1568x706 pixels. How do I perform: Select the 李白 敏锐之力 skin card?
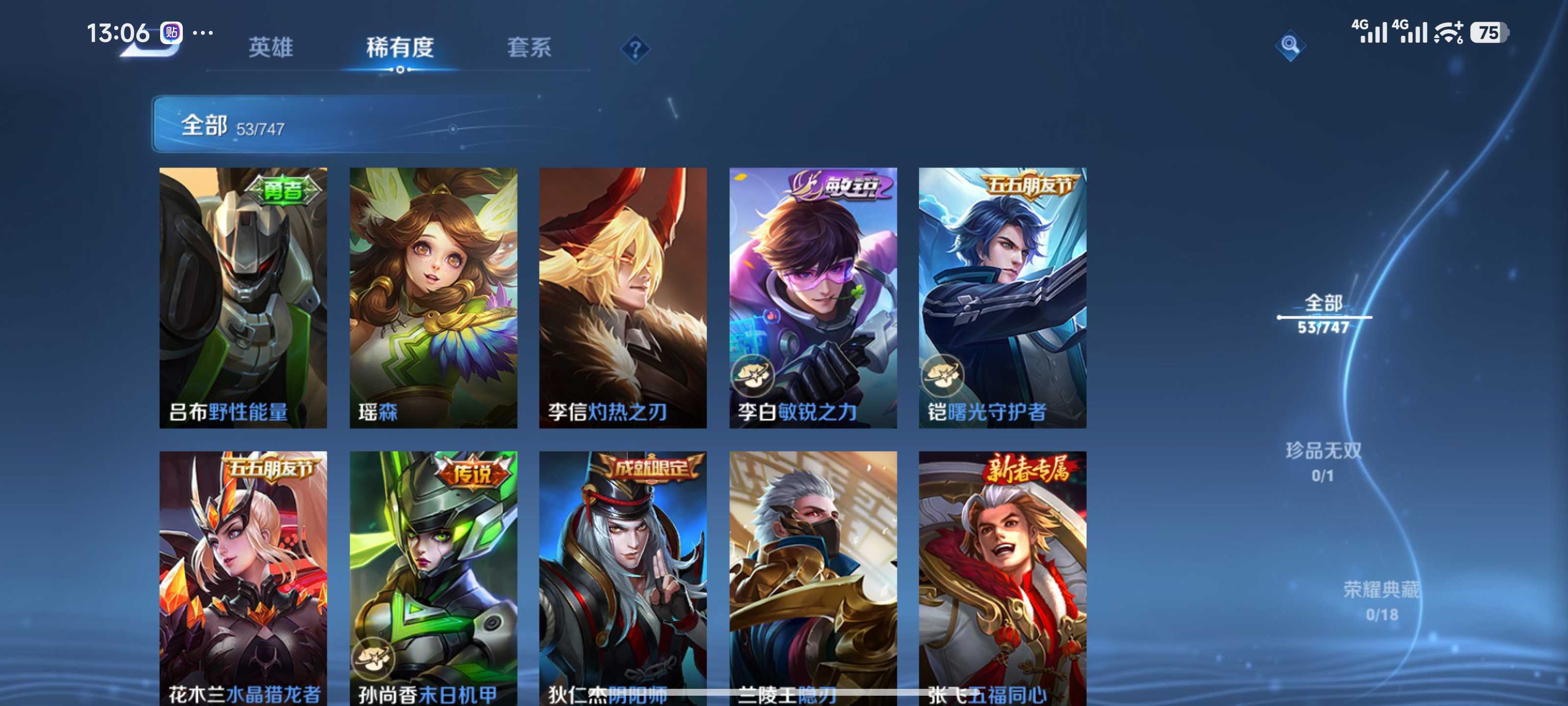click(812, 297)
